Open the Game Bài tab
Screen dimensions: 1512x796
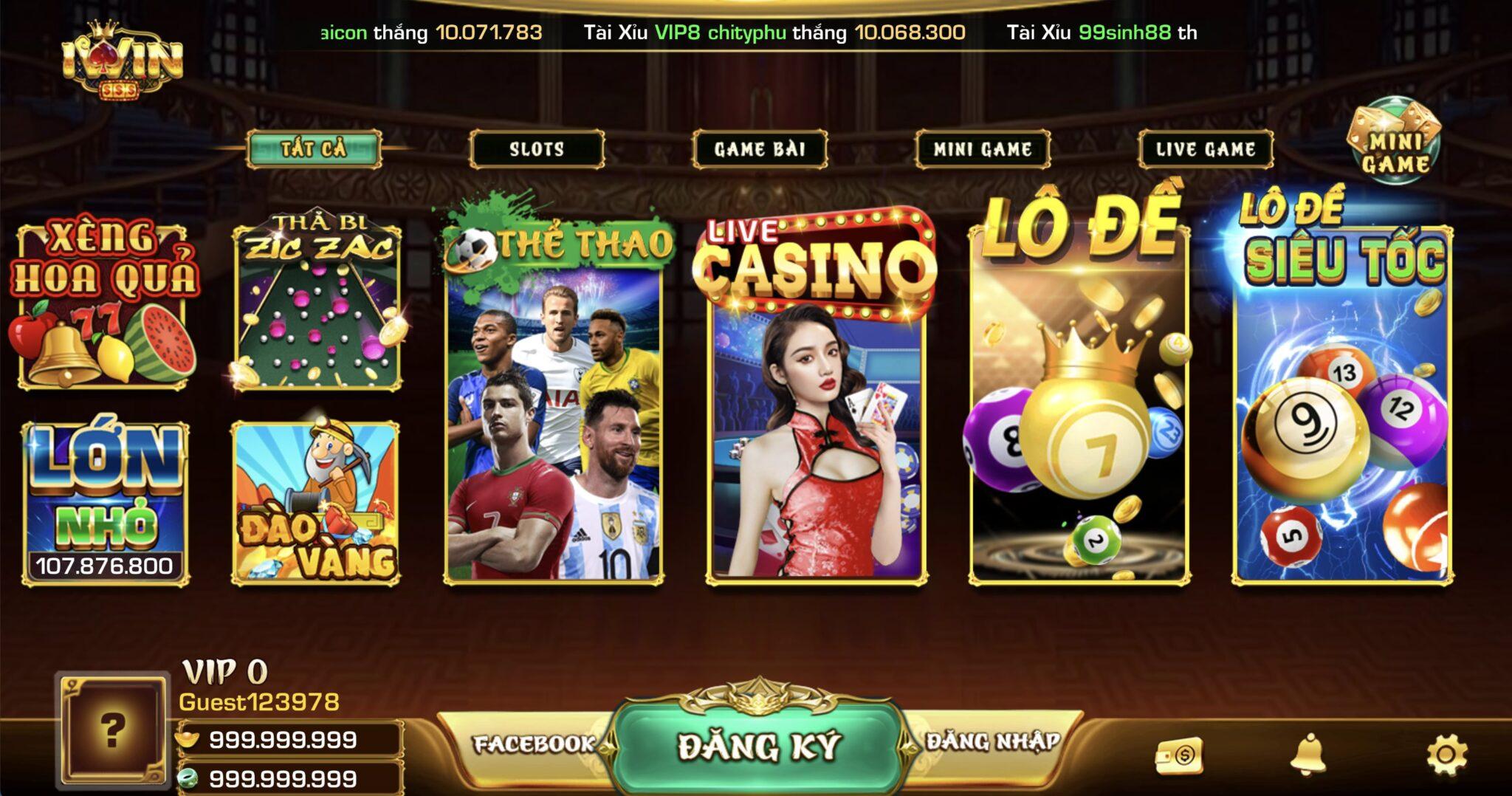(760, 149)
